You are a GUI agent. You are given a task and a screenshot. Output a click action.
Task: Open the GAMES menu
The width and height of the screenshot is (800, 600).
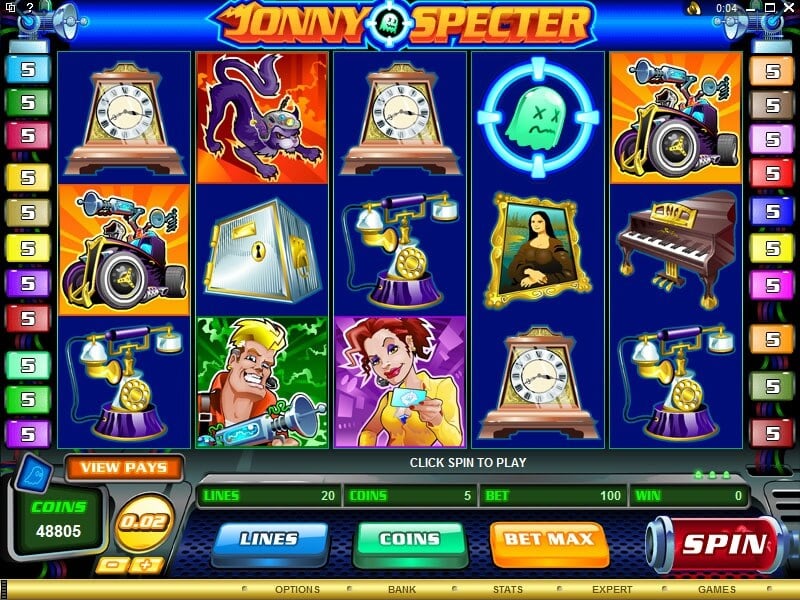(717, 590)
